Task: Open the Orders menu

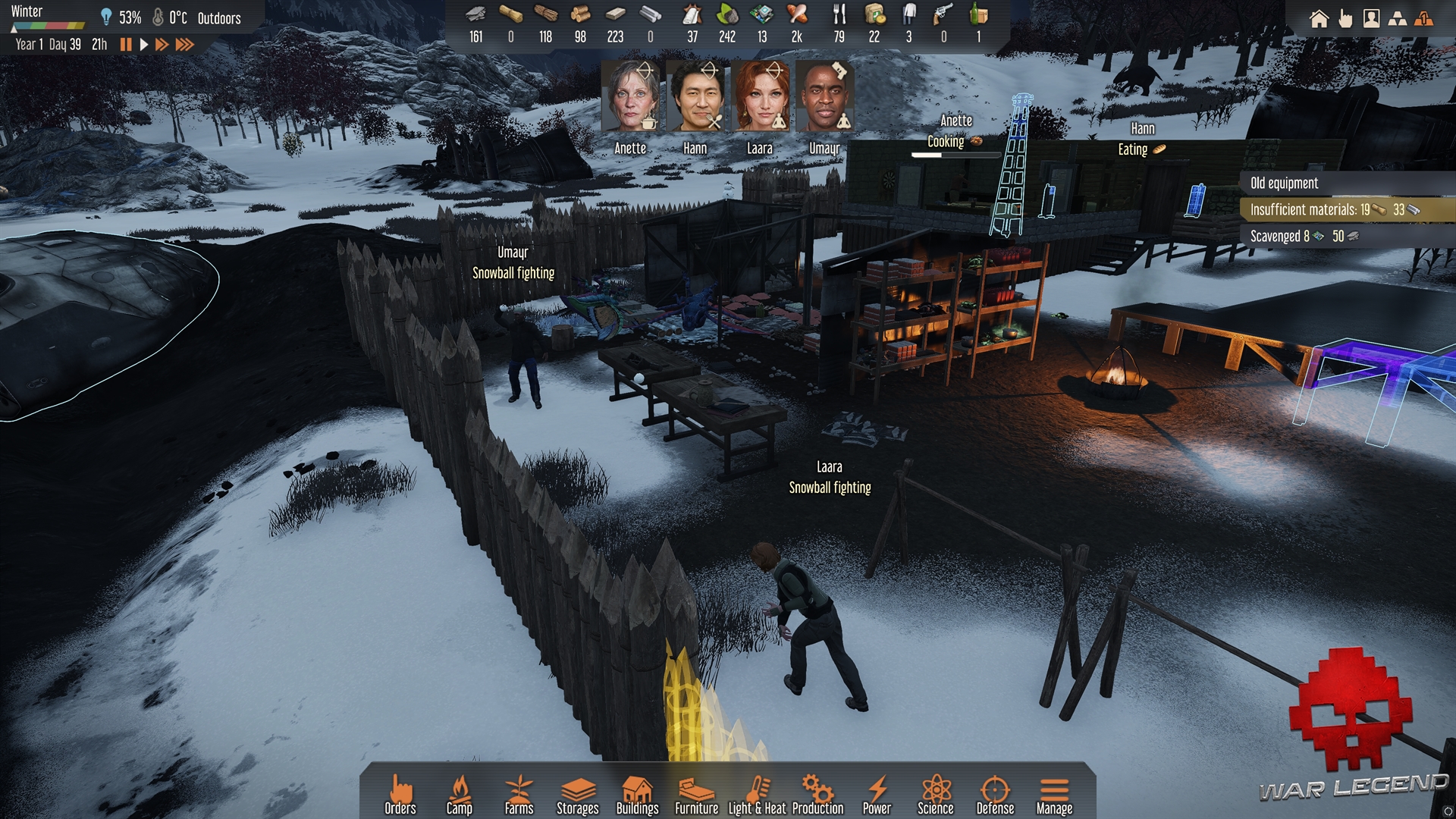Action: click(x=400, y=795)
